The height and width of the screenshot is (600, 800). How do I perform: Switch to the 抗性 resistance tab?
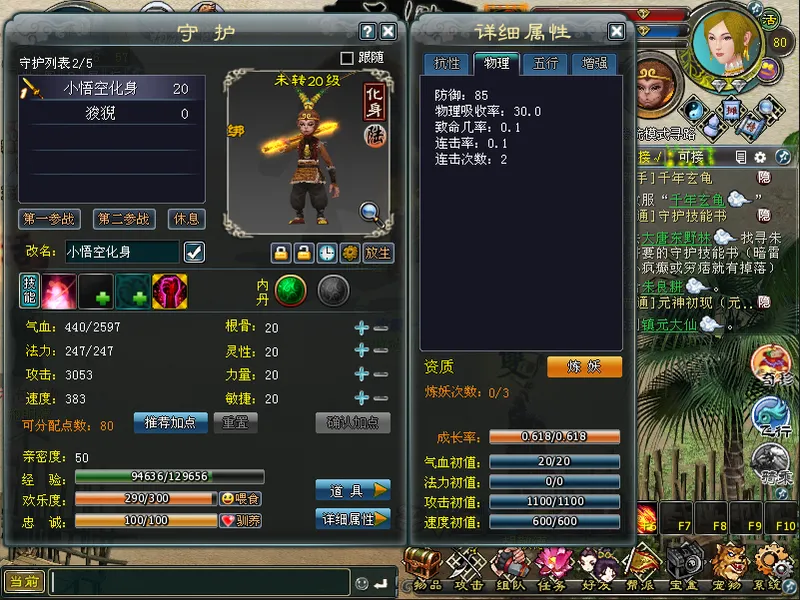point(447,64)
